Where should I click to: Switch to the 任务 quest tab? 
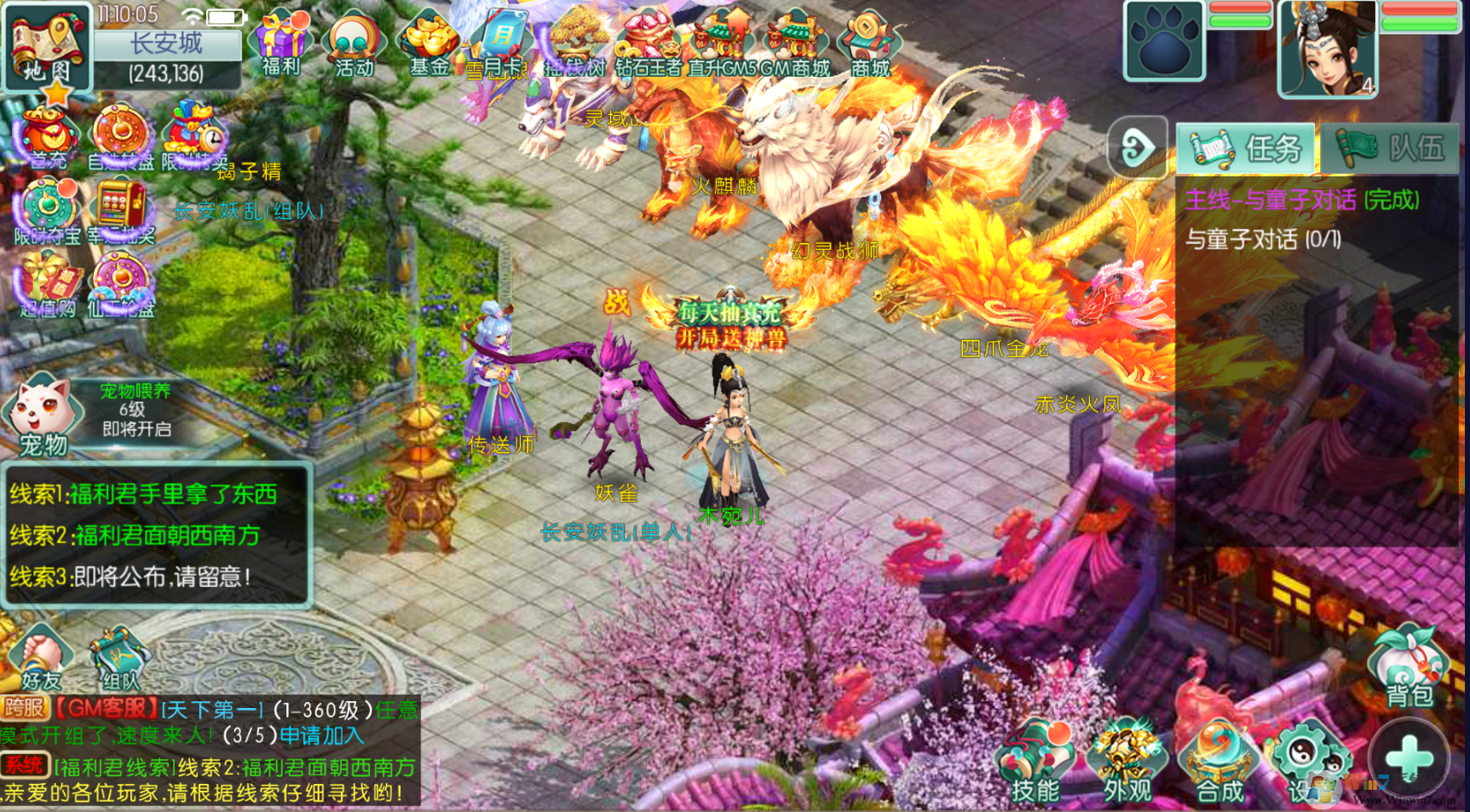[x=1247, y=148]
